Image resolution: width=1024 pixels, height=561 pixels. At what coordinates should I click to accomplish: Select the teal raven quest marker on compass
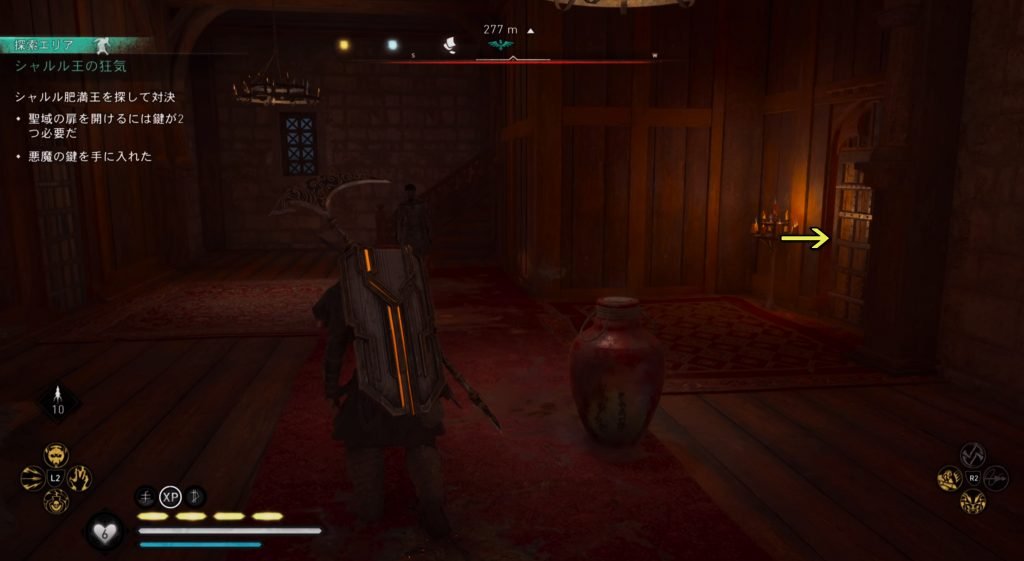[x=496, y=46]
